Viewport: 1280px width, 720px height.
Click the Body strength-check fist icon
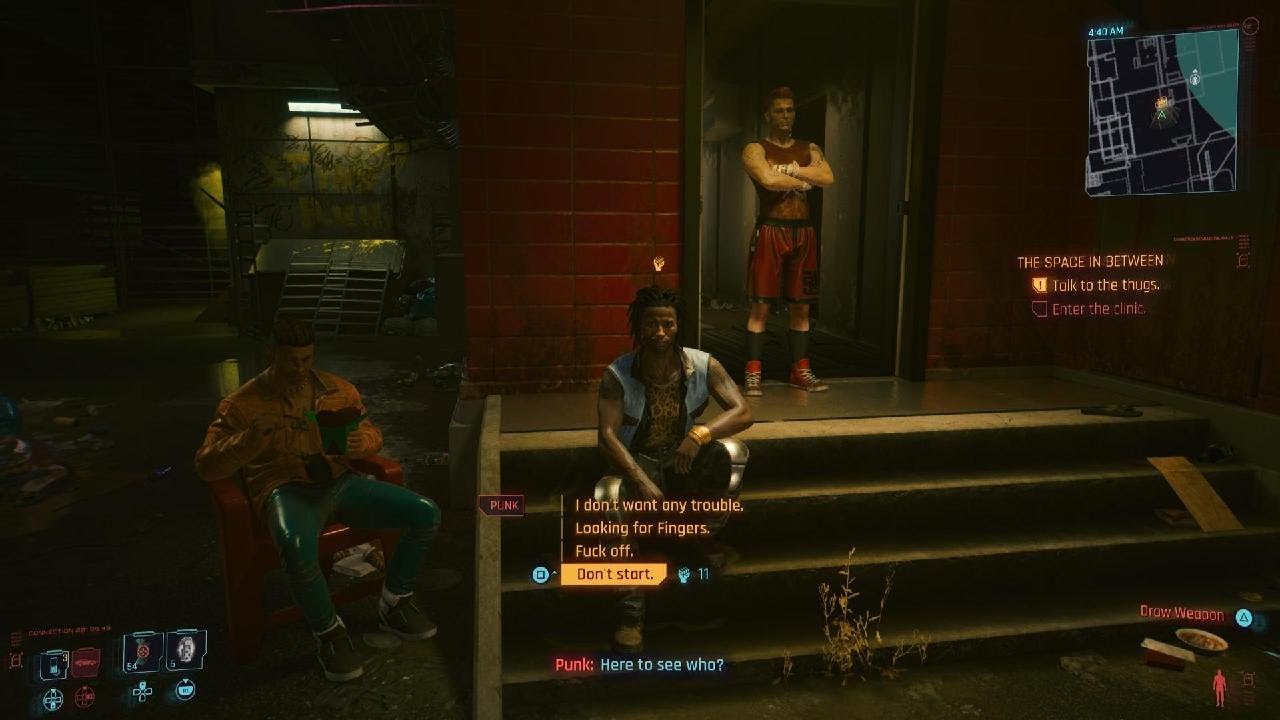[684, 576]
